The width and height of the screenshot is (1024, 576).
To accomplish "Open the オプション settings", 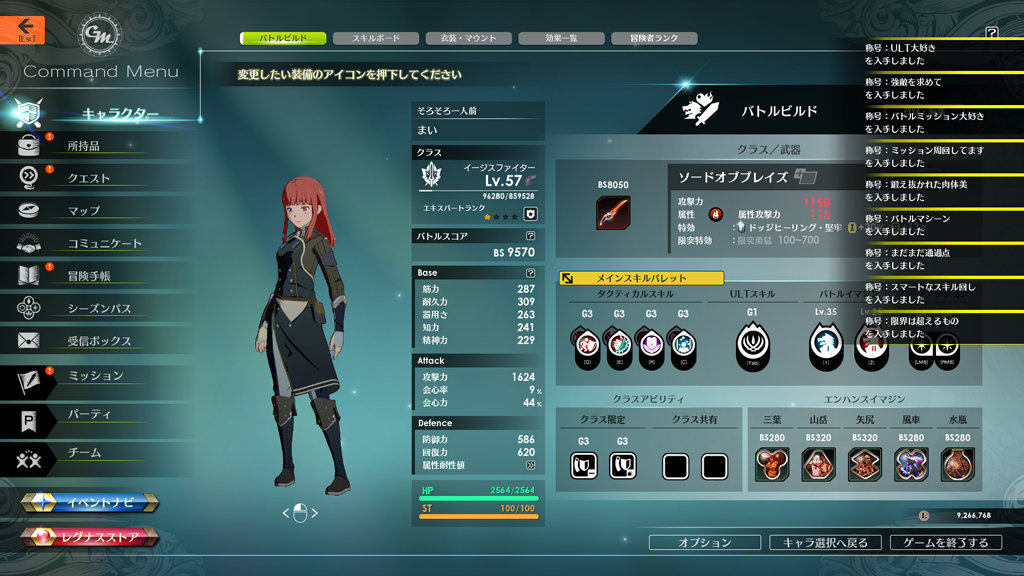I will [x=705, y=542].
